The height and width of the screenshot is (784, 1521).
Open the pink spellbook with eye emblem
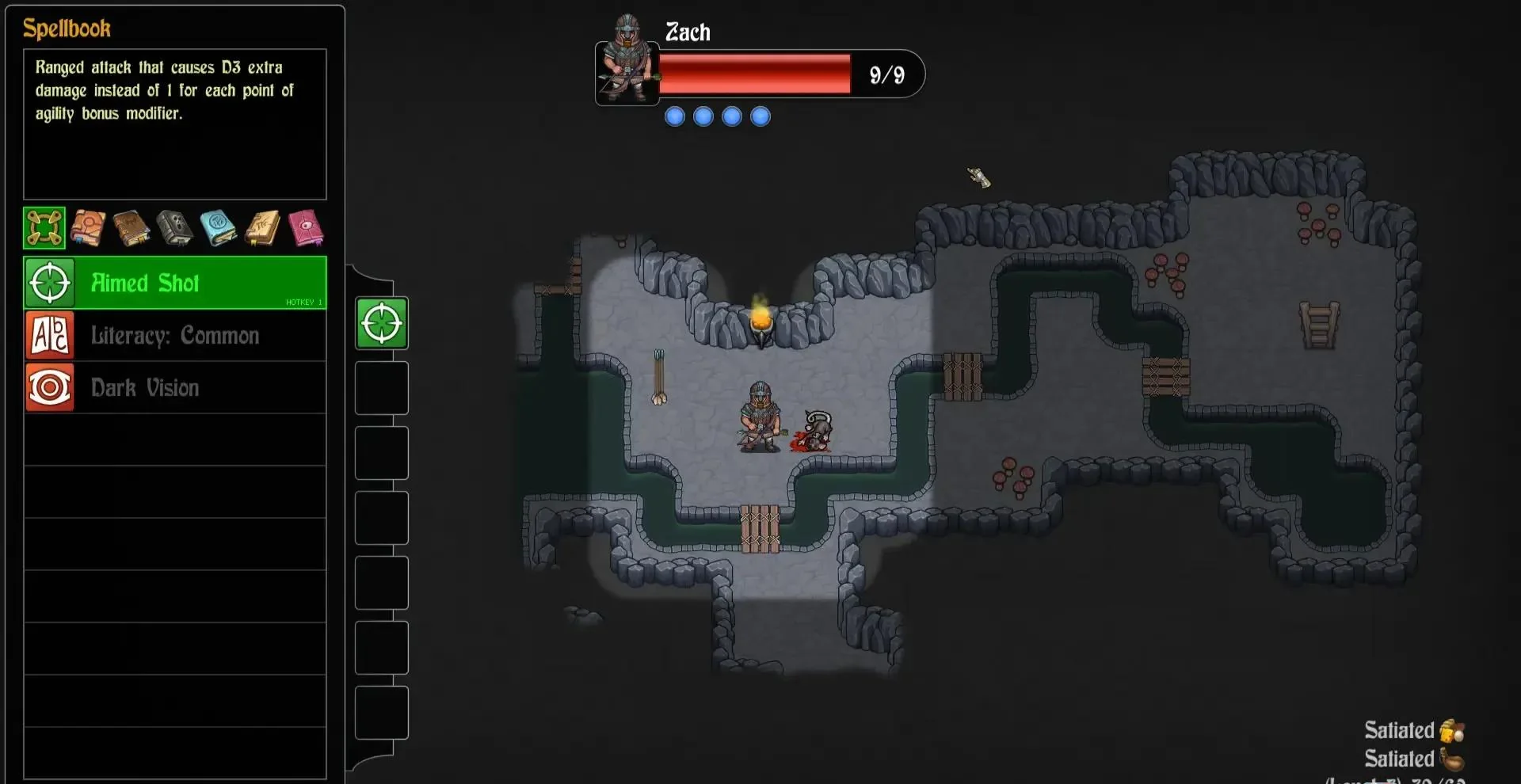coord(307,228)
